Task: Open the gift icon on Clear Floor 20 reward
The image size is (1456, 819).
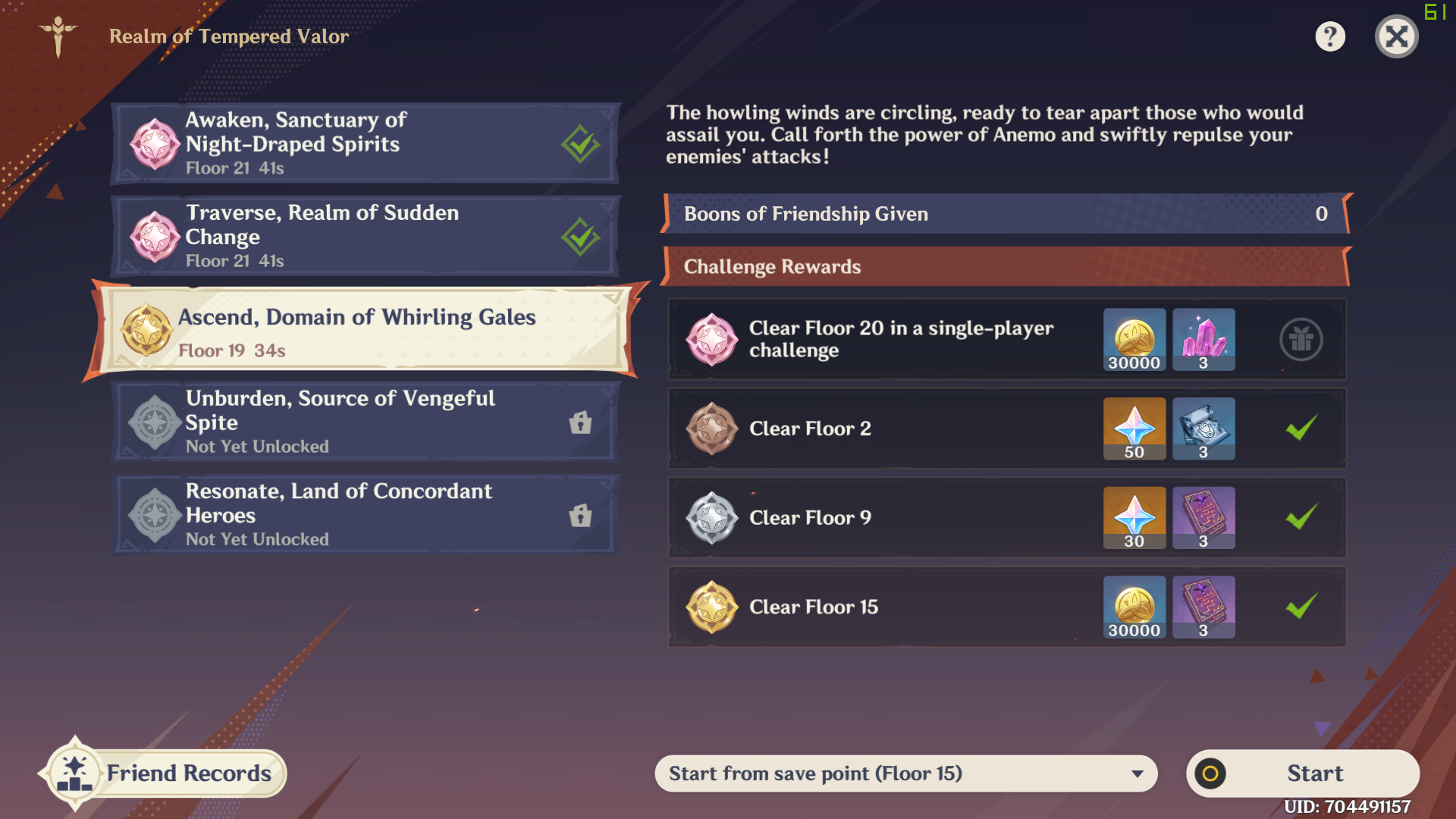Action: pos(1301,340)
